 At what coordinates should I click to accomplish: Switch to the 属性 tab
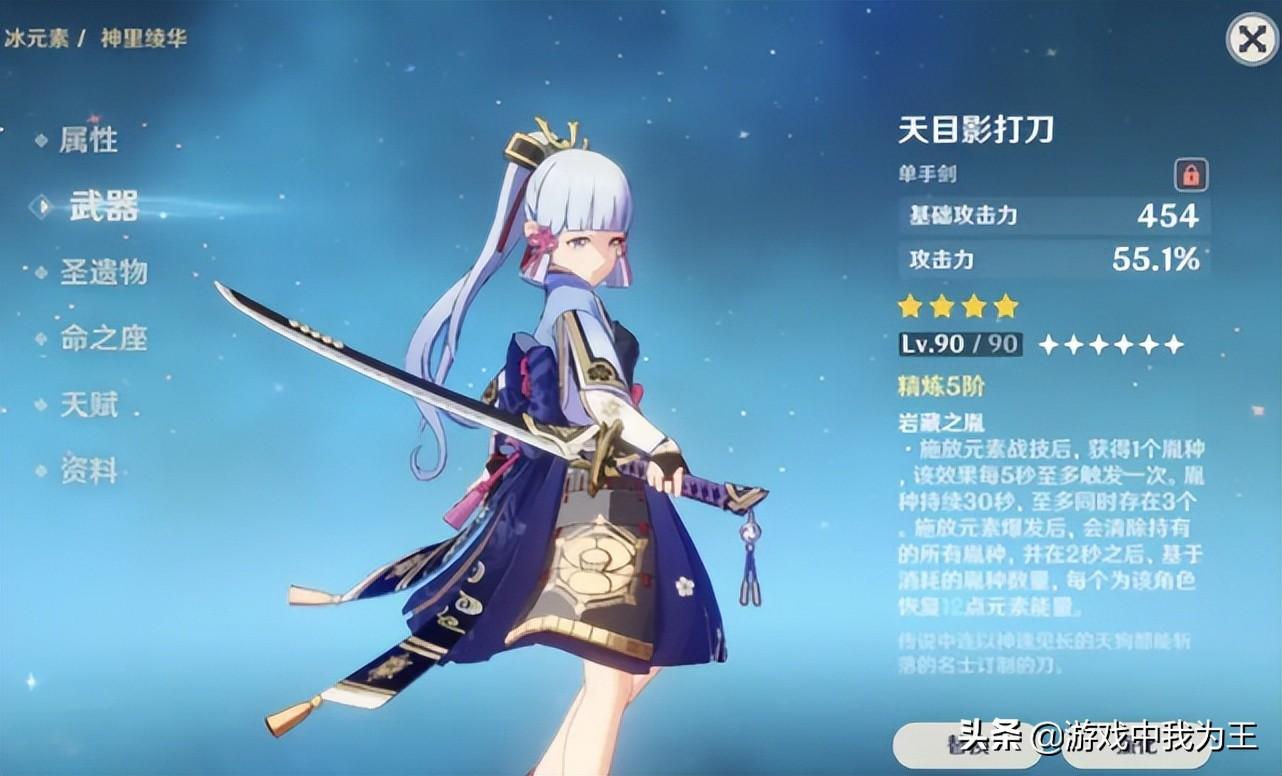click(x=90, y=141)
